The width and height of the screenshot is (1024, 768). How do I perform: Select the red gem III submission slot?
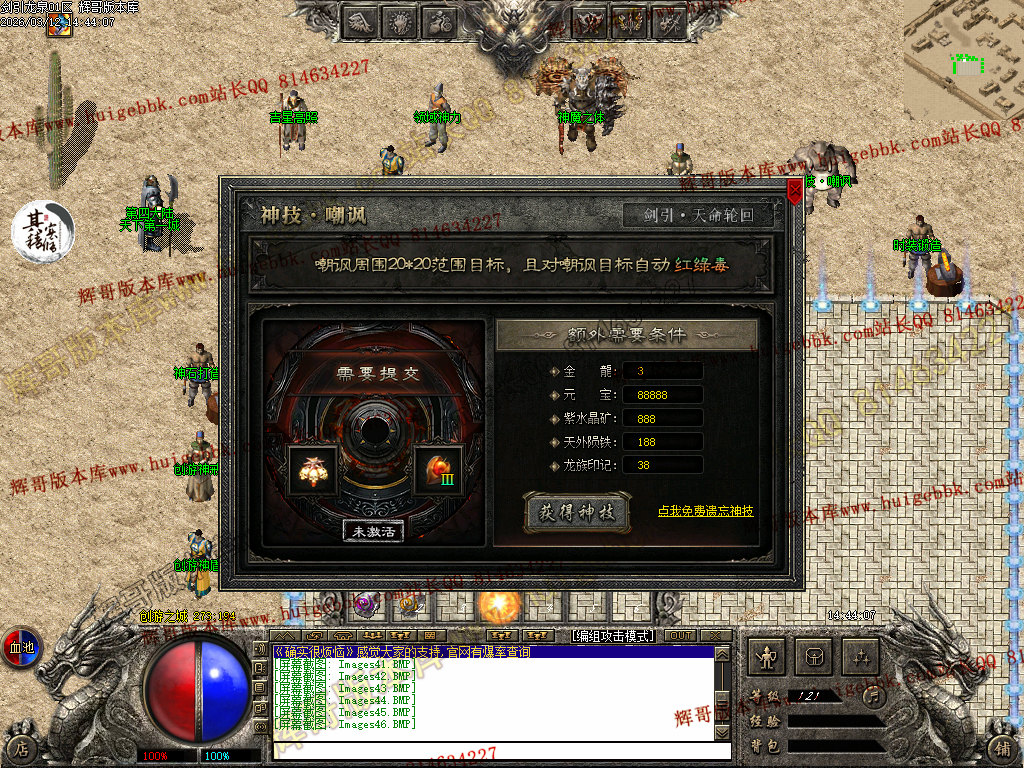click(437, 469)
